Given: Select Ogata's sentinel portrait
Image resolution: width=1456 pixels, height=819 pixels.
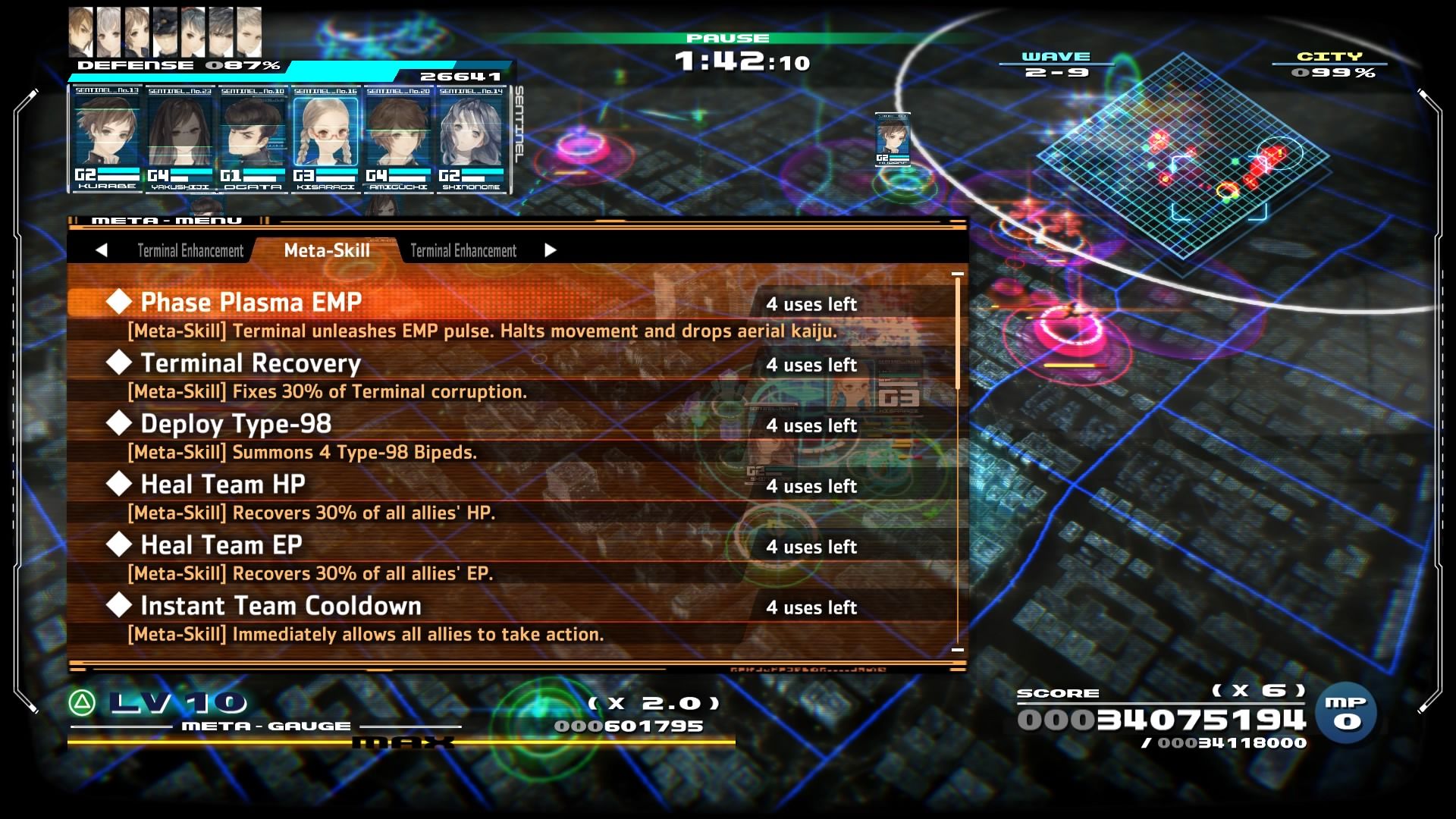Looking at the screenshot, I should click(252, 136).
